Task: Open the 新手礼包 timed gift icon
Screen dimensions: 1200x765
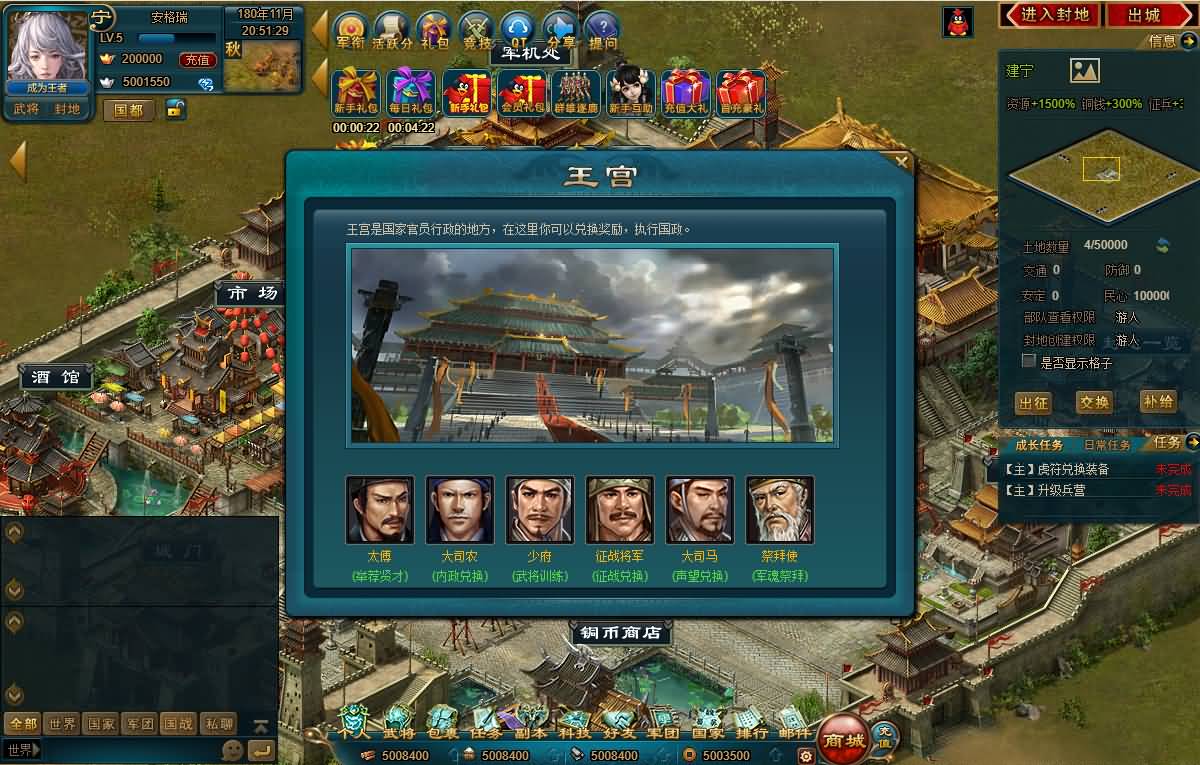Action: (x=355, y=93)
